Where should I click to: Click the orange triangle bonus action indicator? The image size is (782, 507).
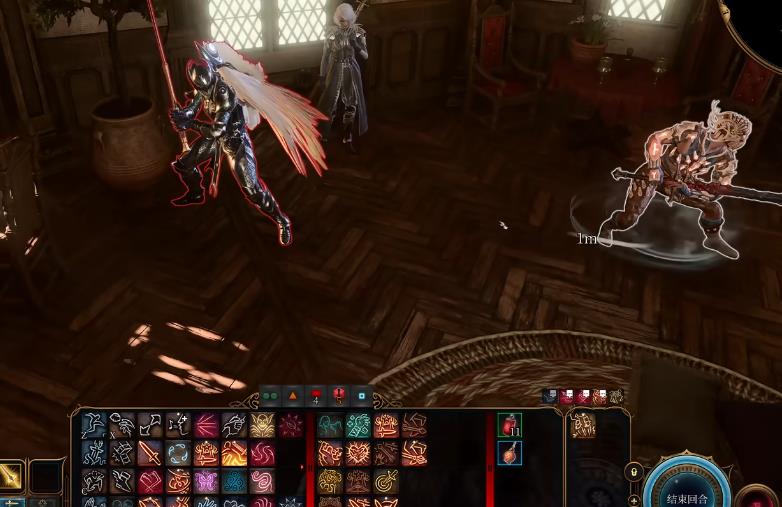point(293,396)
